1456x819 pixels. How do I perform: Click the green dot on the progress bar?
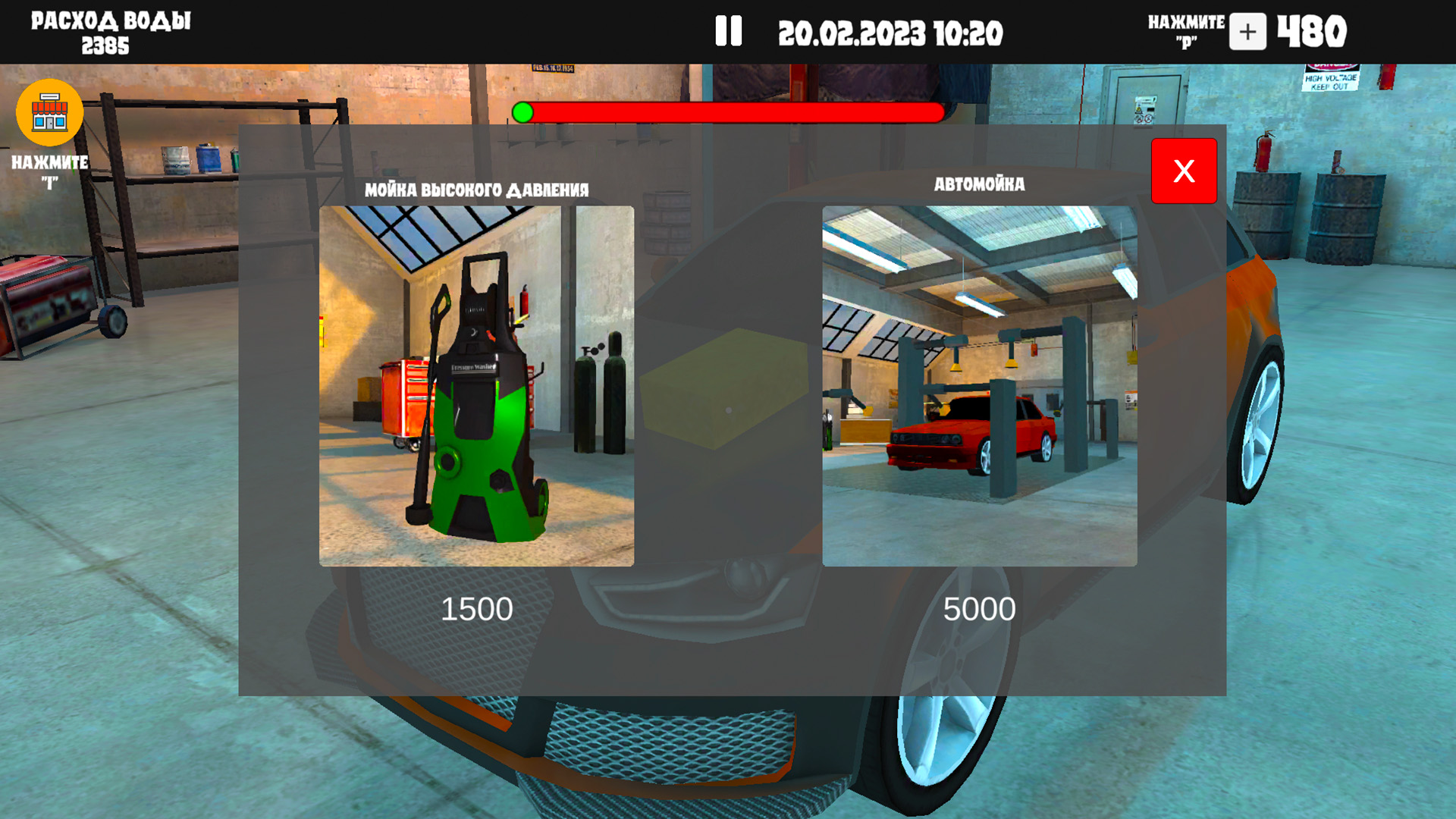tap(522, 111)
